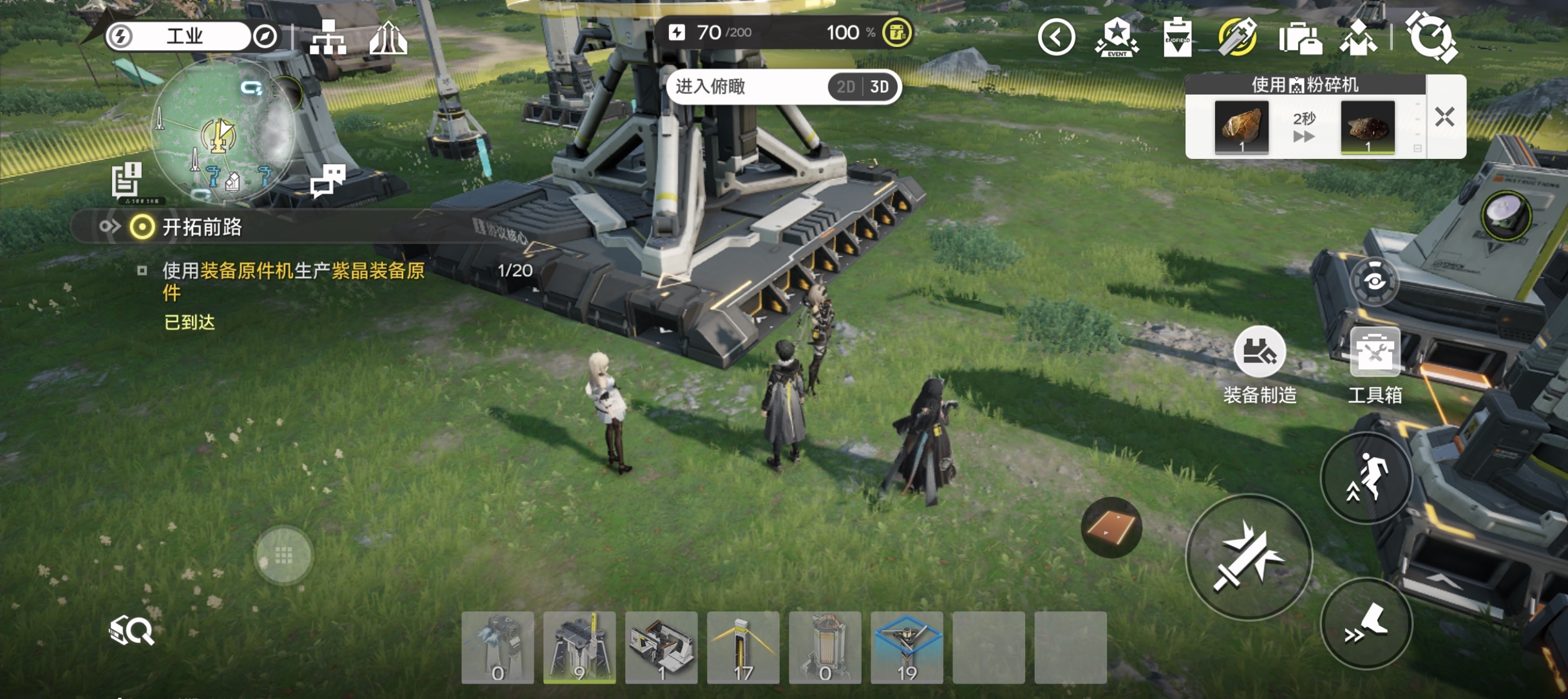1568x699 pixels.
Task: Switch overlook view to 2D
Action: pyautogui.click(x=845, y=87)
